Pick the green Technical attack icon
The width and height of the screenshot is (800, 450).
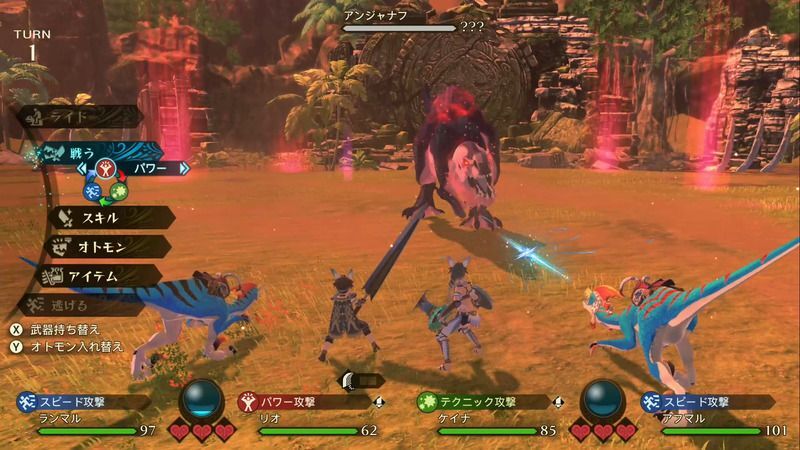119,190
